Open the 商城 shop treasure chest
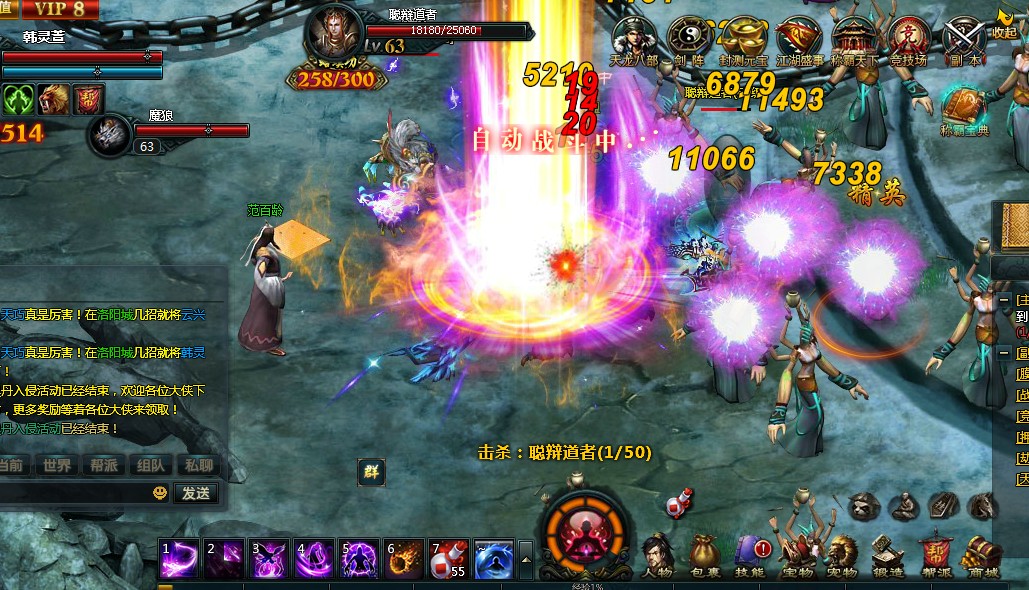1029x590 pixels. click(985, 555)
